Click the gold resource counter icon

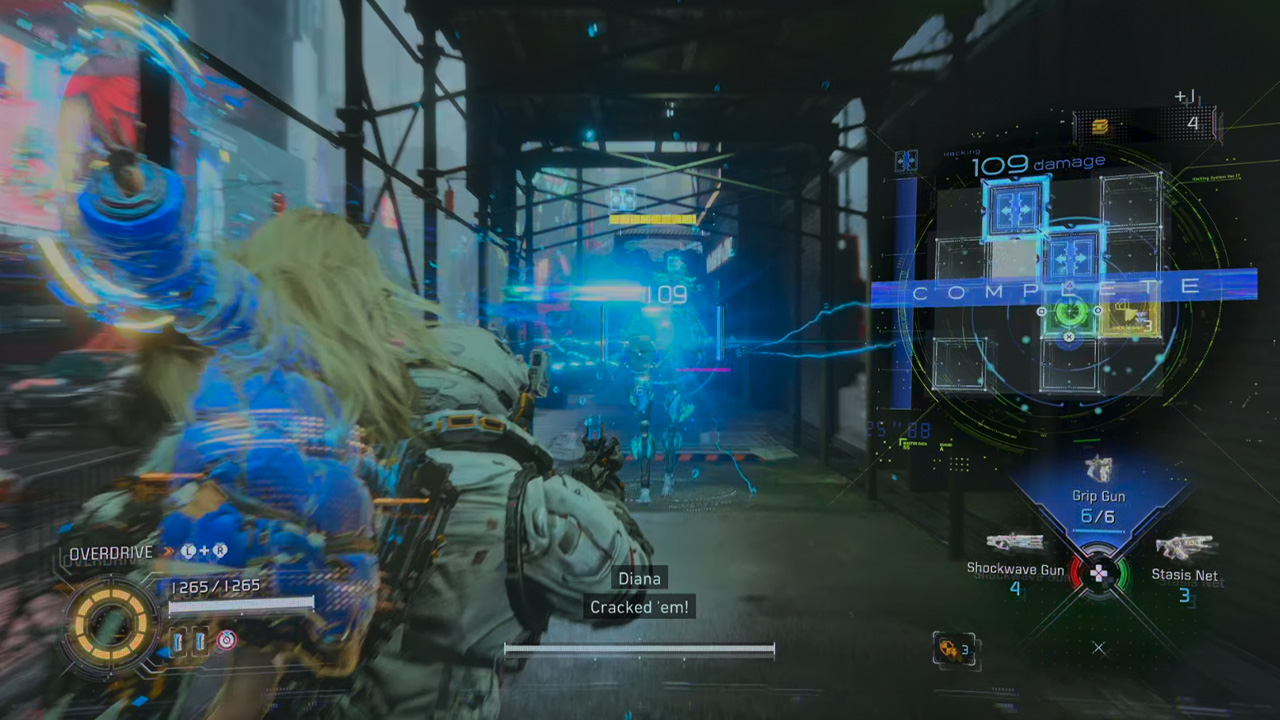(x=1100, y=125)
